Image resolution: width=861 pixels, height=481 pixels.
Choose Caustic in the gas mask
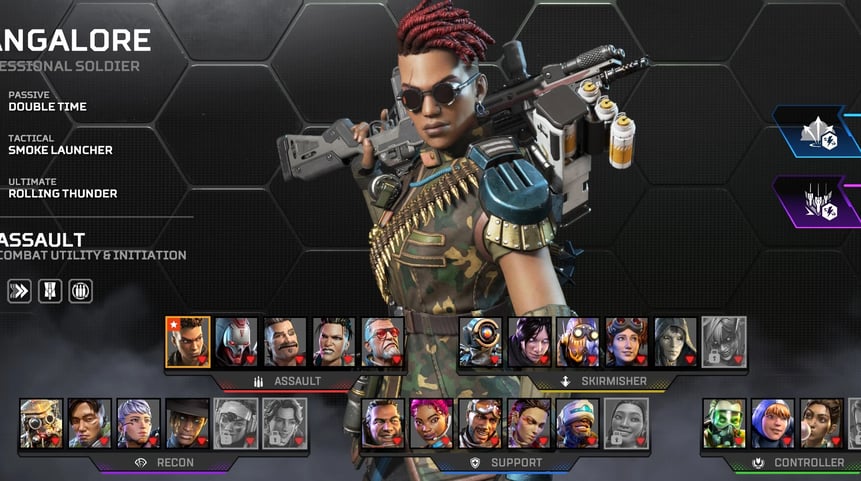(x=724, y=423)
